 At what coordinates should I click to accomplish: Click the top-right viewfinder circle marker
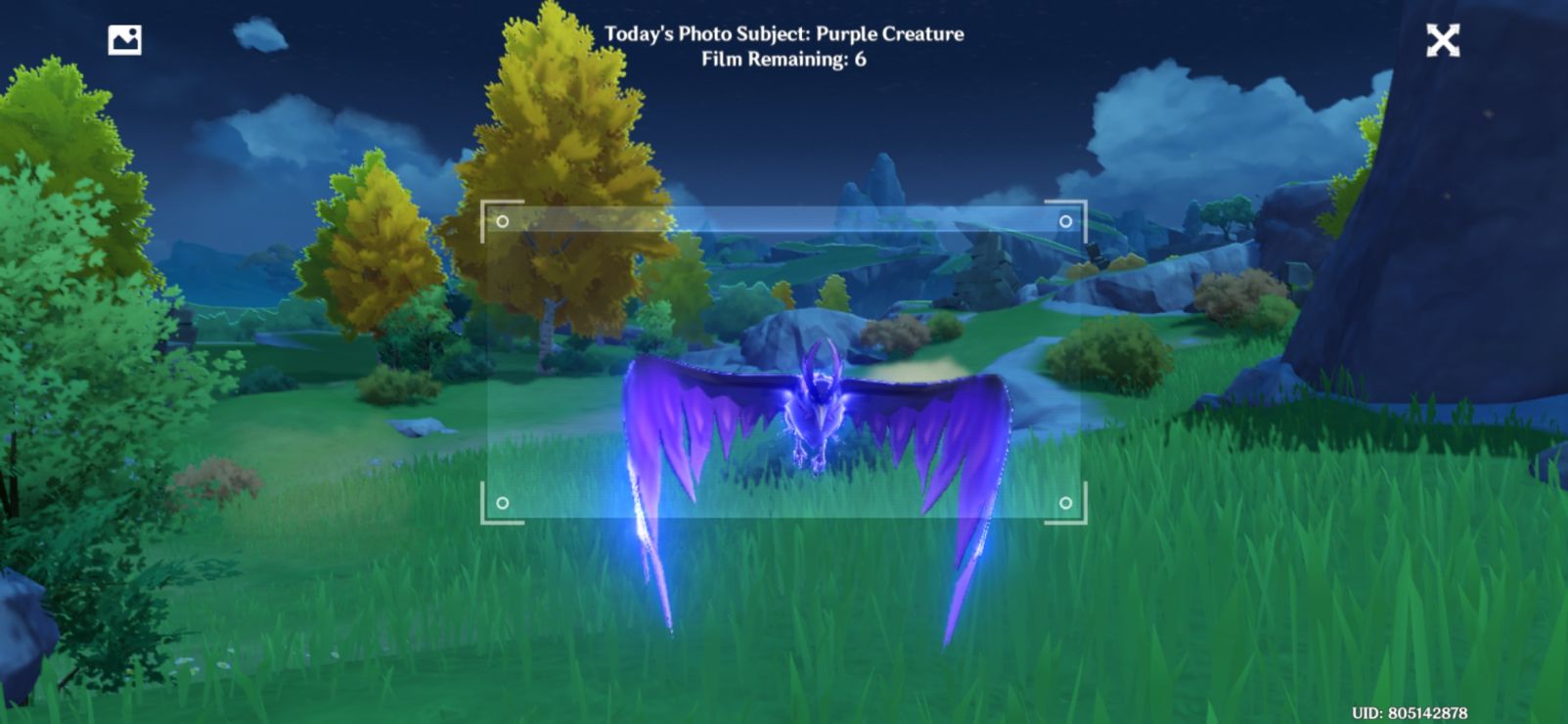pyautogui.click(x=1065, y=221)
